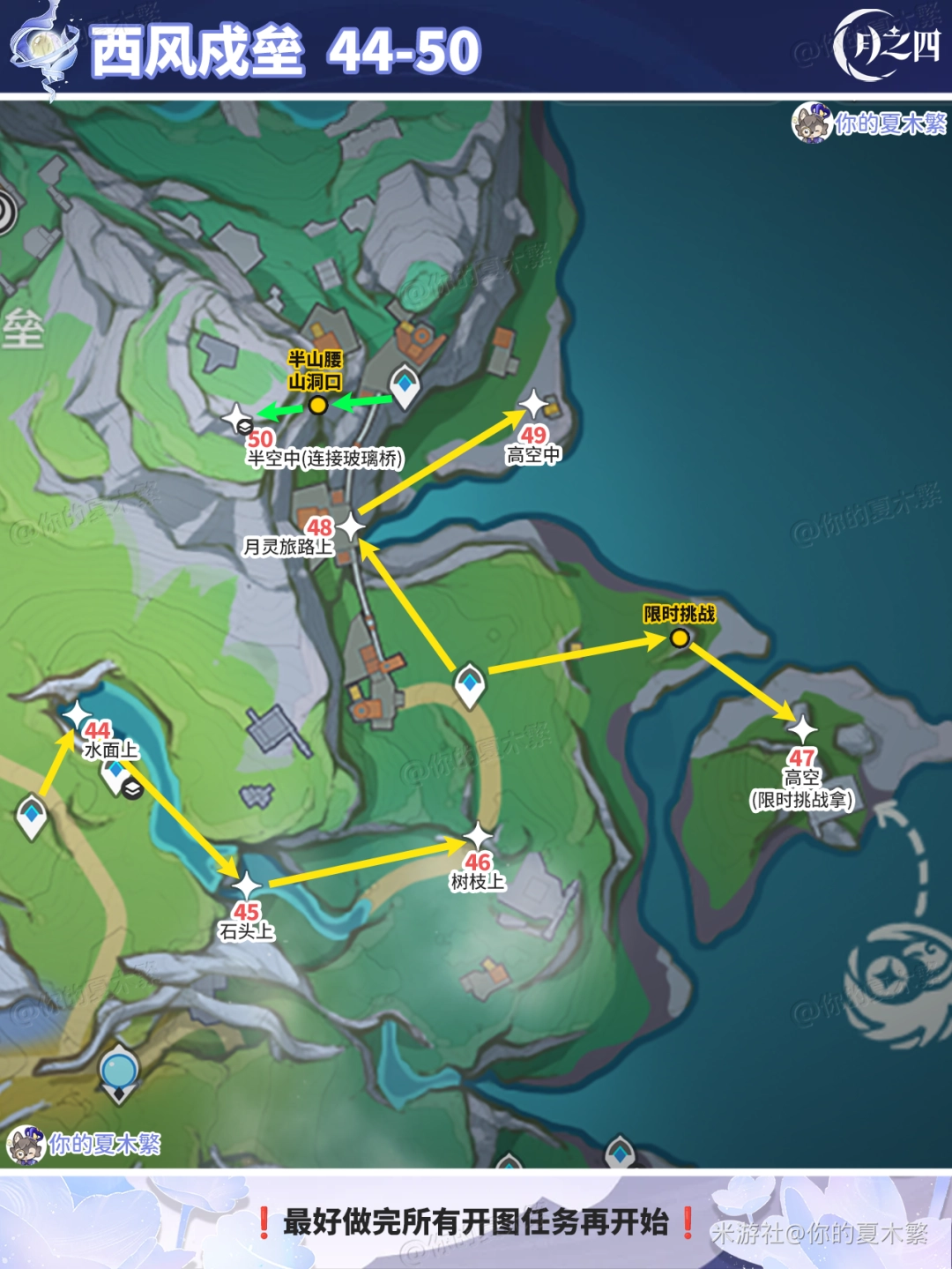Click star marker 46 labeled 树枝上
The height and width of the screenshot is (1269, 952).
click(478, 836)
